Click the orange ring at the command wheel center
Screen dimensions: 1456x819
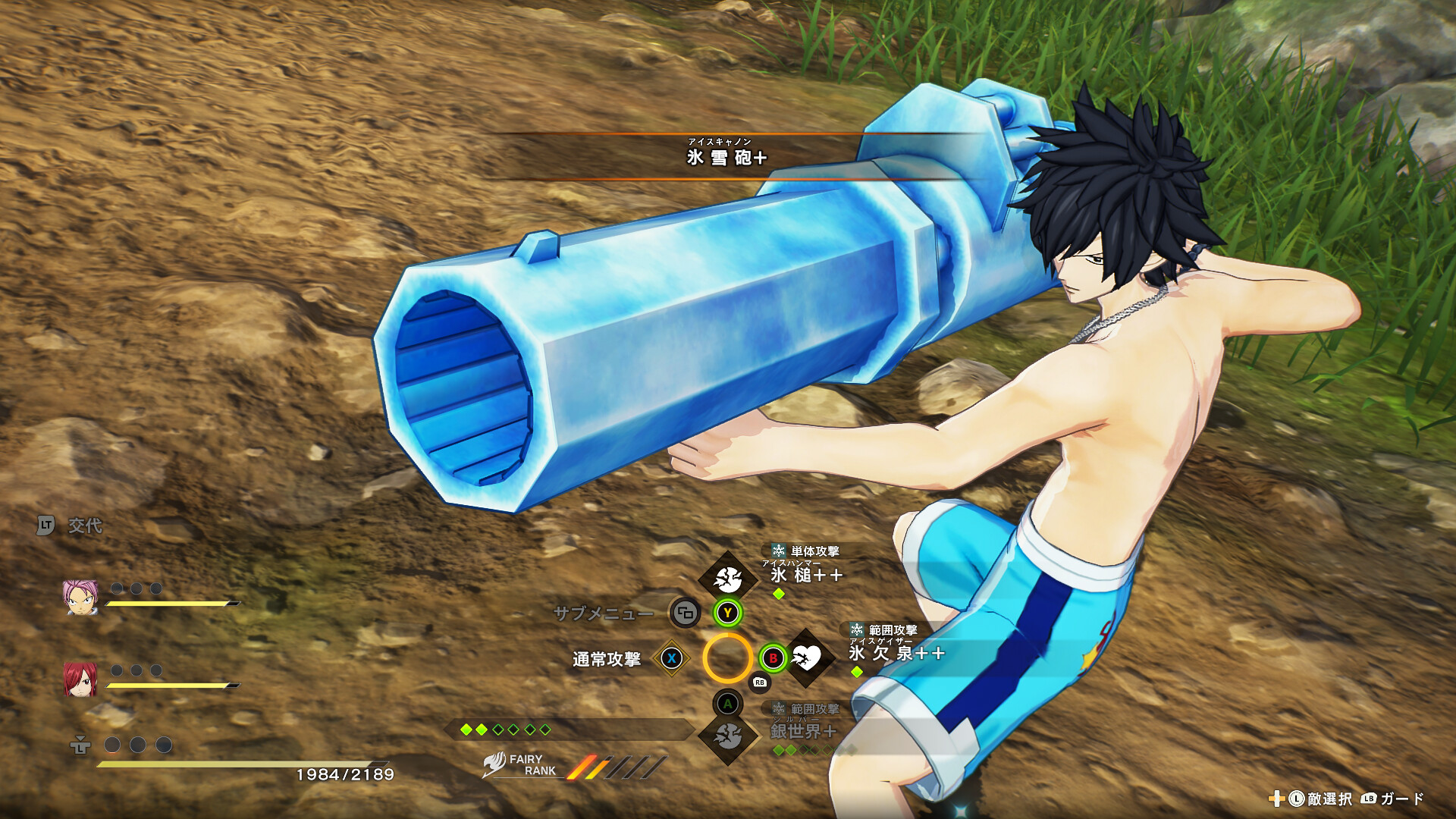[727, 658]
